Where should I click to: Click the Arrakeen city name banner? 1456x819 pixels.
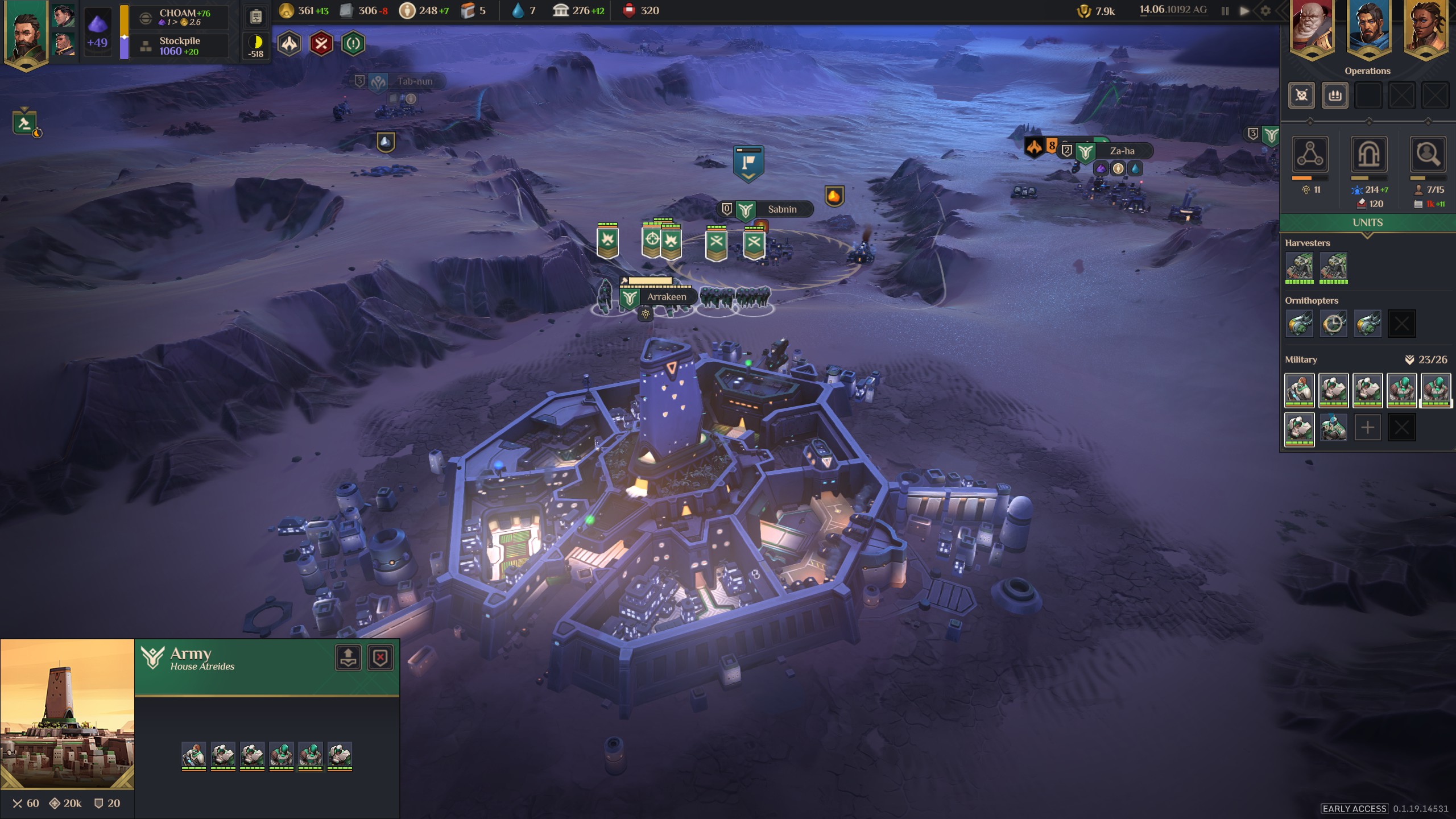(x=666, y=297)
